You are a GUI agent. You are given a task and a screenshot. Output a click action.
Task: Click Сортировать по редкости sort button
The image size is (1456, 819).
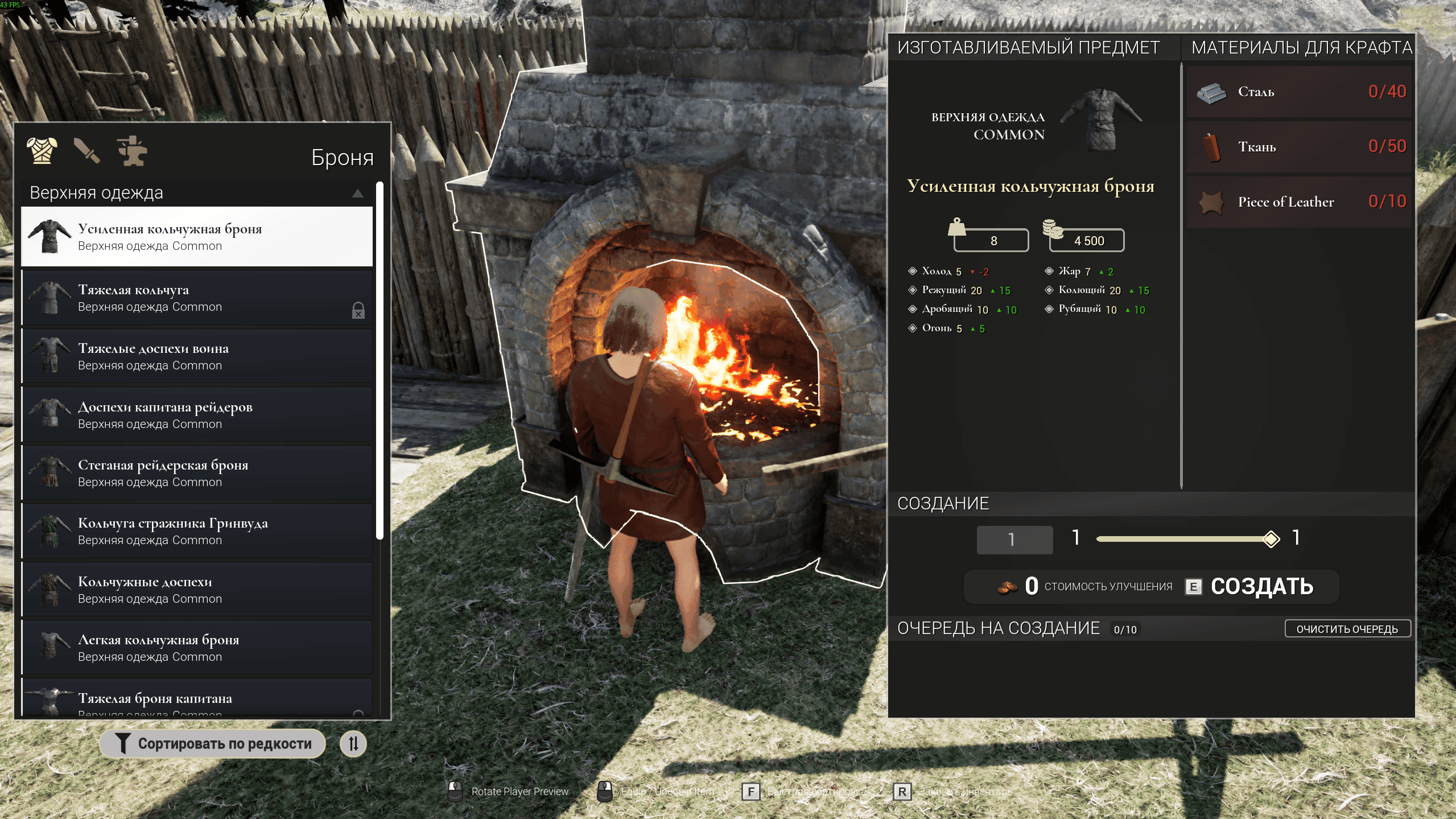[213, 744]
